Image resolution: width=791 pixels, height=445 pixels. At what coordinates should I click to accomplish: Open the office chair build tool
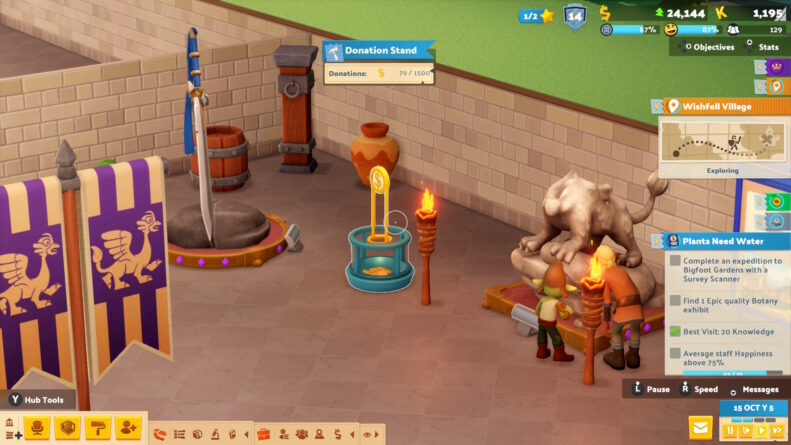click(x=37, y=428)
